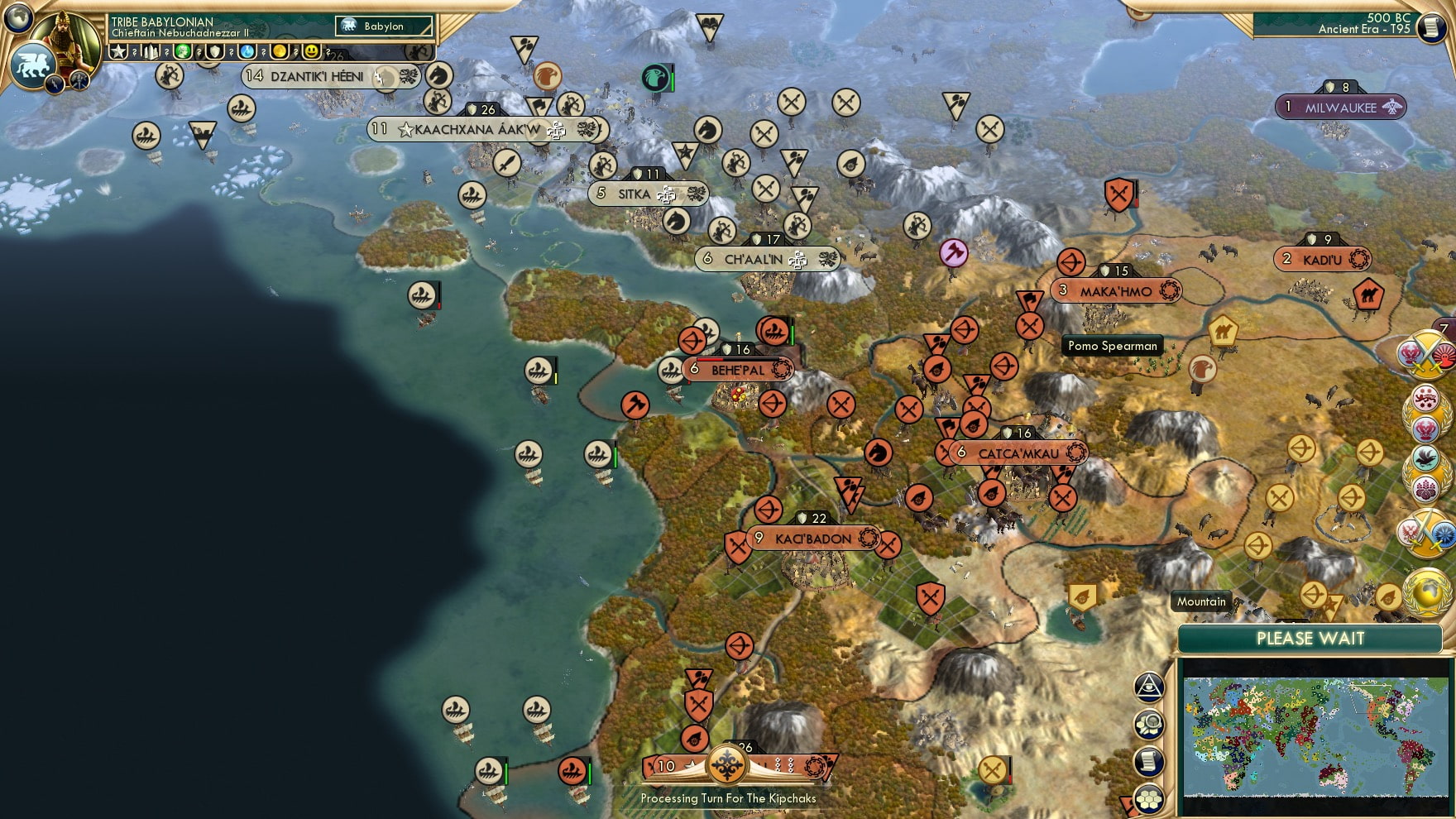This screenshot has height=819, width=1456.
Task: Click the gold coin indicator in the top bar
Action: 281,51
